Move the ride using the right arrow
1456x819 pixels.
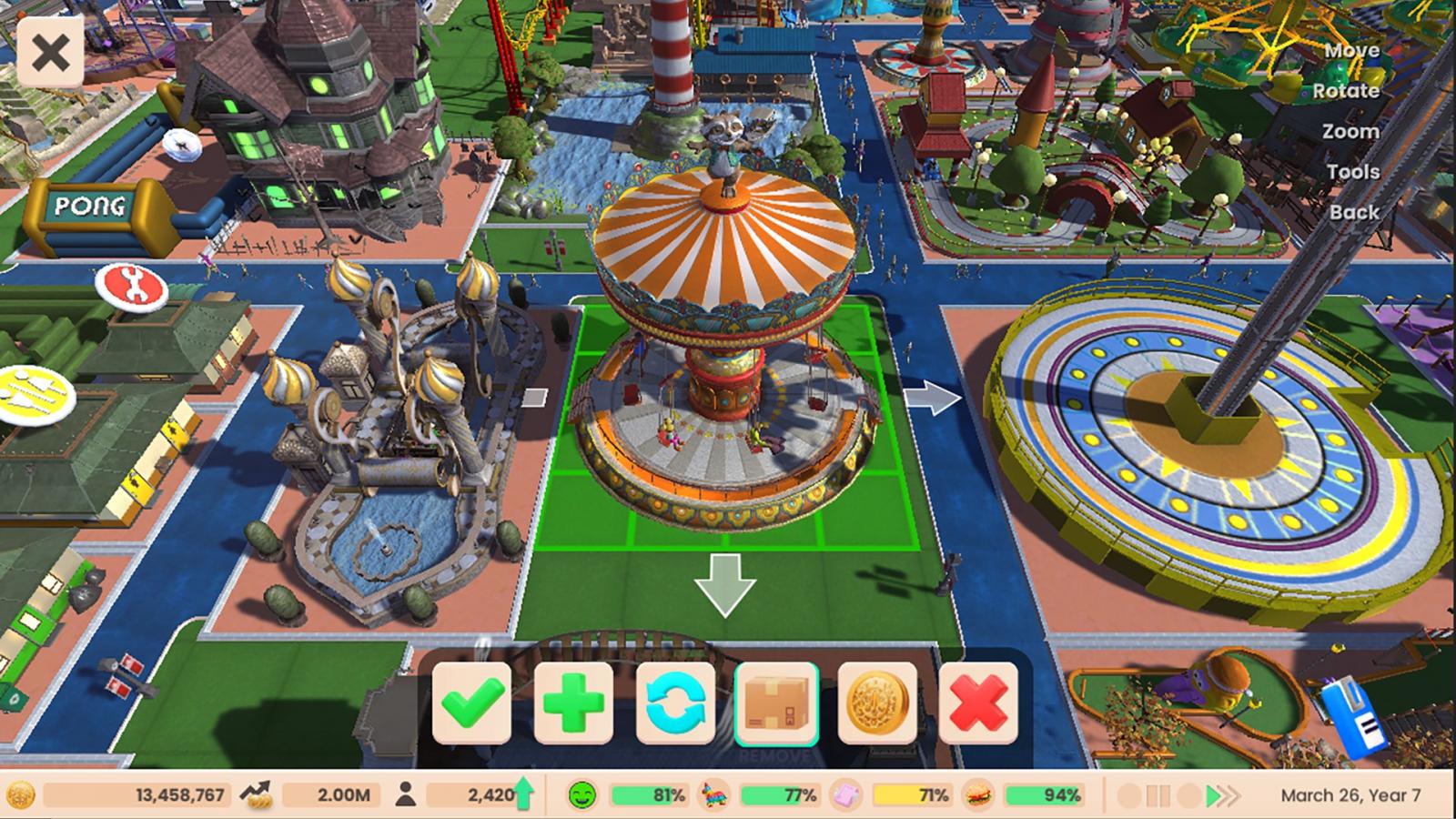coord(933,399)
